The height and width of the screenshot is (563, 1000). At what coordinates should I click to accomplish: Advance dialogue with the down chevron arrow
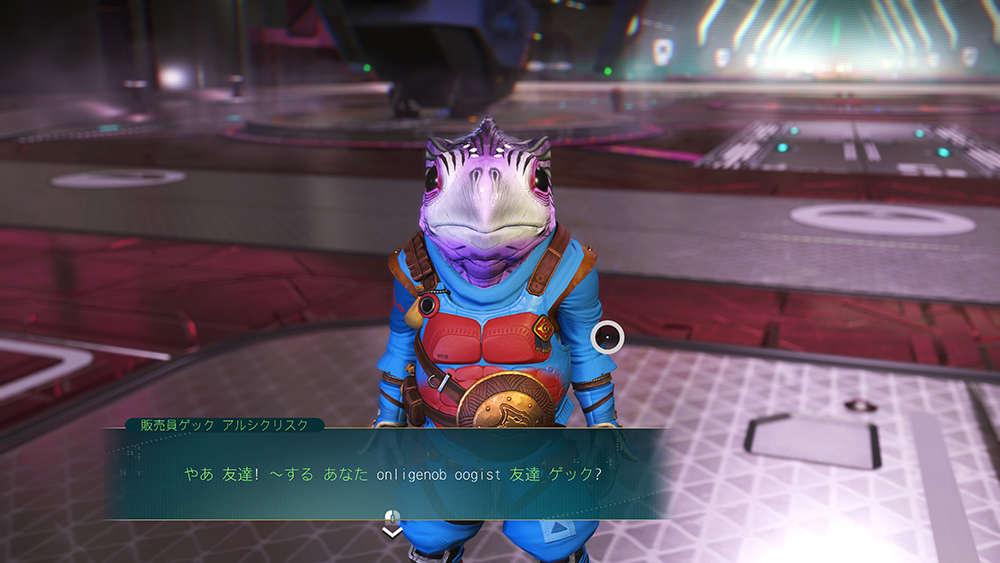pyautogui.click(x=393, y=532)
